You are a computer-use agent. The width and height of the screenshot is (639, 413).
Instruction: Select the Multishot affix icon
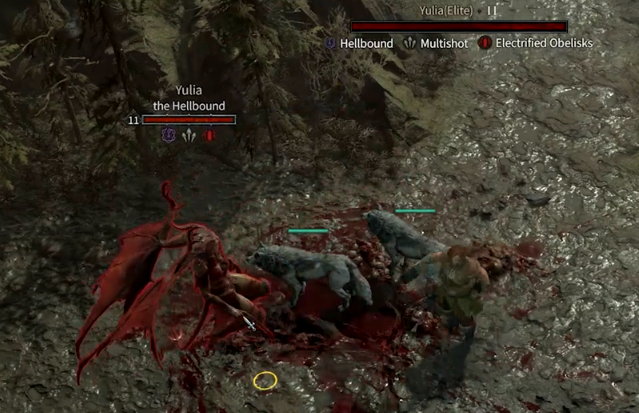(410, 44)
